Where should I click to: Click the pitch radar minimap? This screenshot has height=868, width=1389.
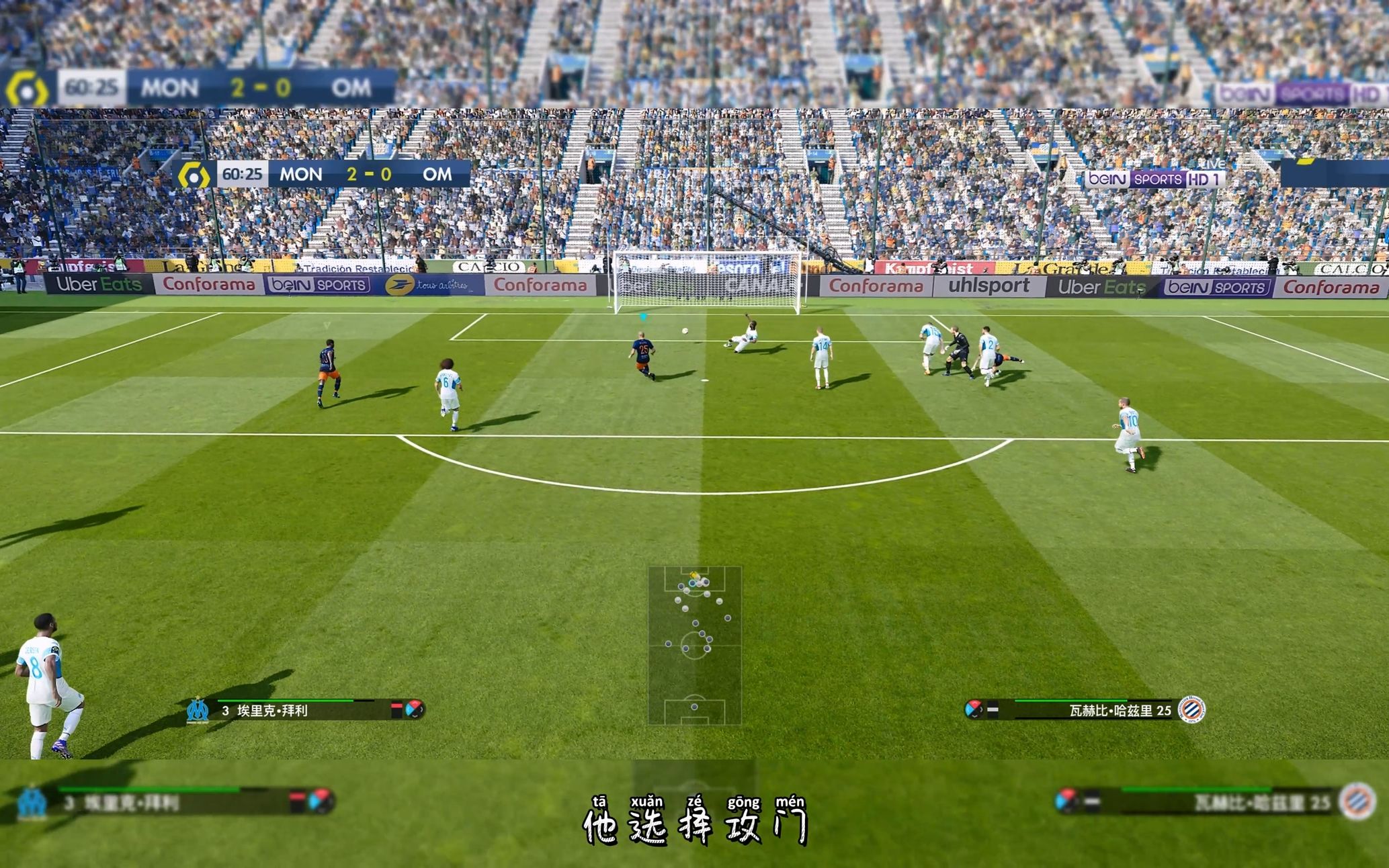[694, 645]
